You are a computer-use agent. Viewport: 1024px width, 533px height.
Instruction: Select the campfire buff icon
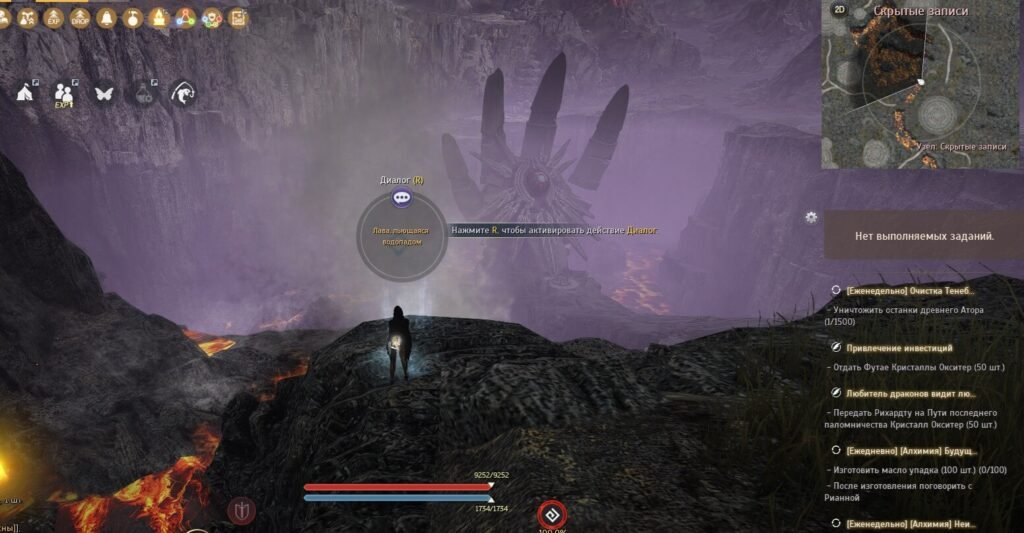click(158, 18)
